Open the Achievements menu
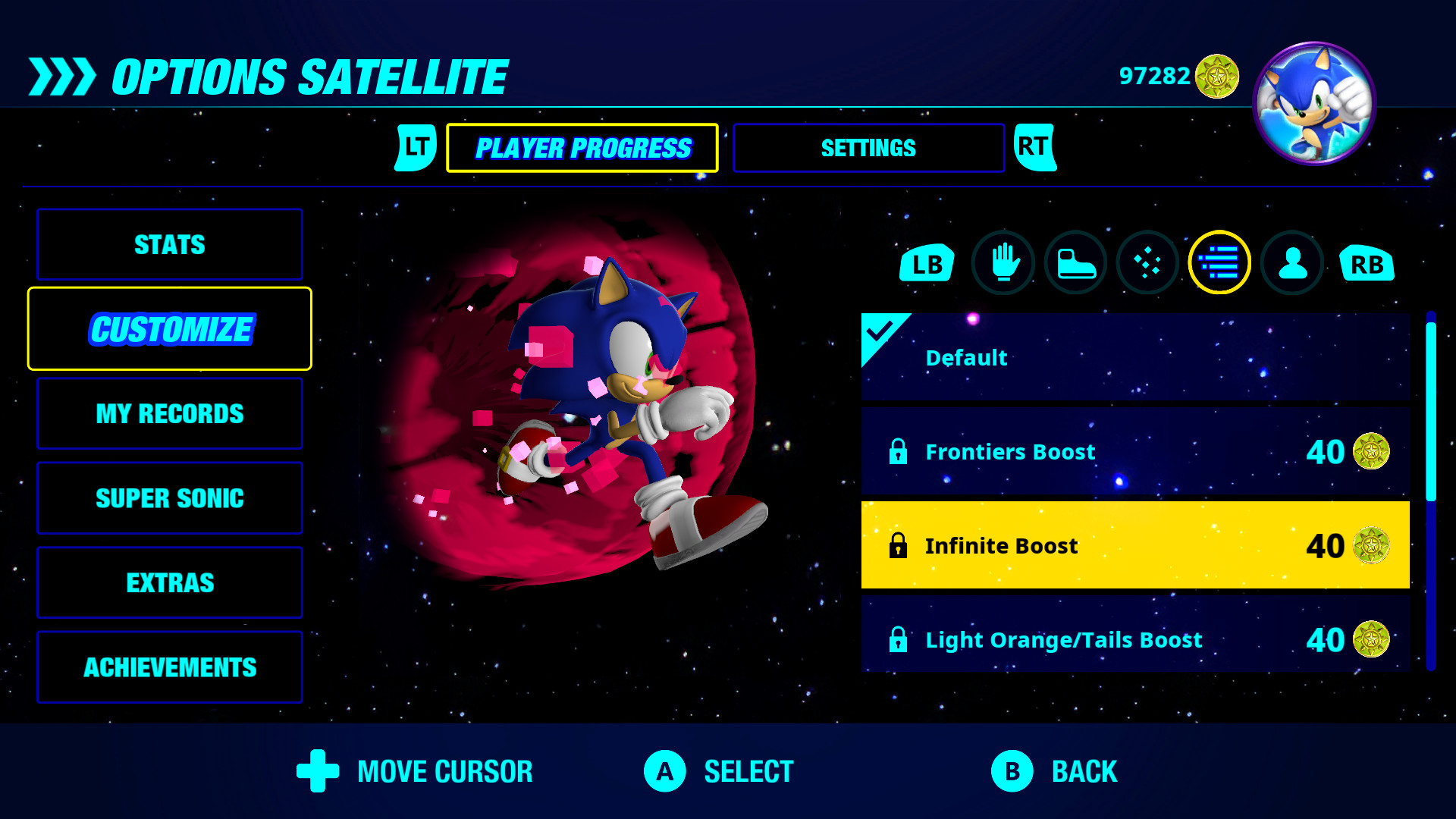This screenshot has height=819, width=1456. point(168,667)
